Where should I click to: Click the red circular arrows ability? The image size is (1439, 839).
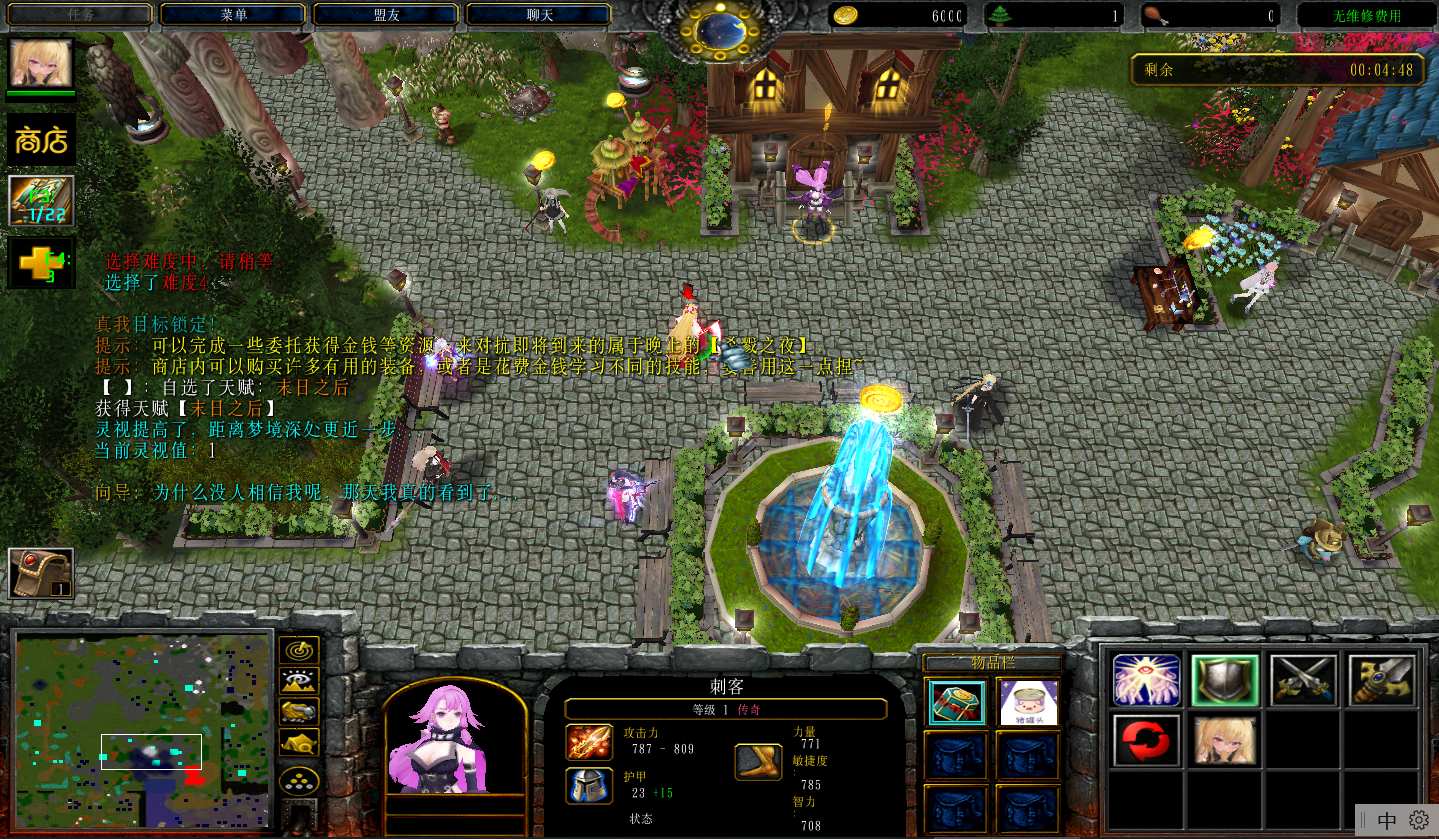coord(1146,740)
